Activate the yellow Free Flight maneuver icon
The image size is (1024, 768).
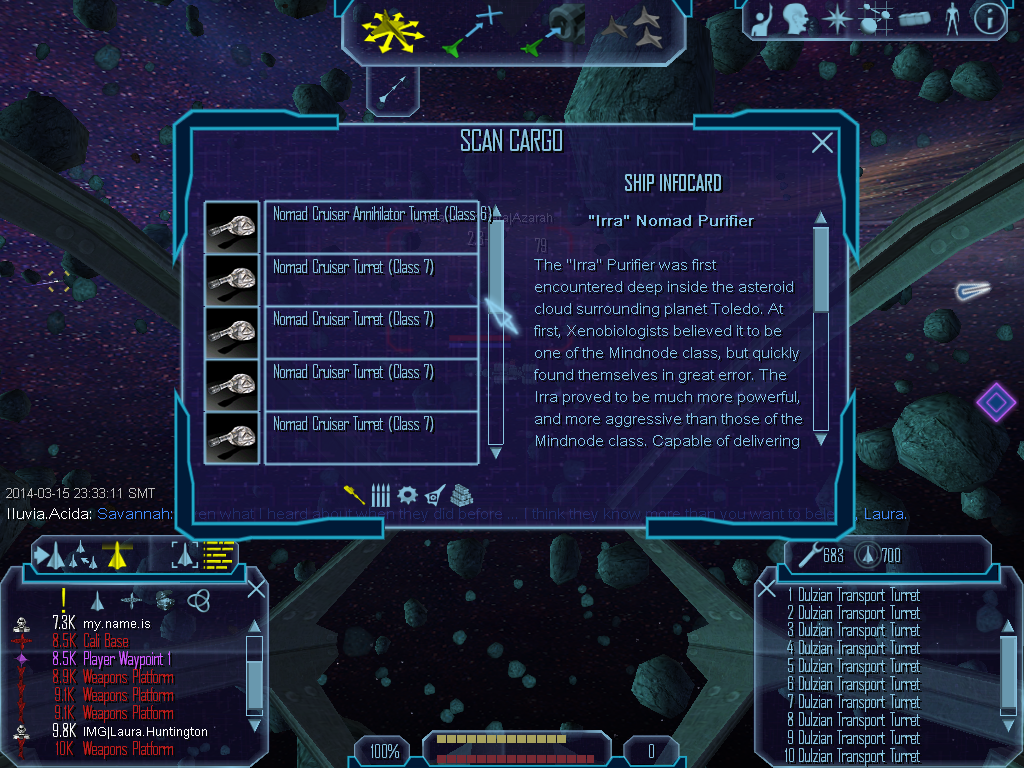click(392, 29)
